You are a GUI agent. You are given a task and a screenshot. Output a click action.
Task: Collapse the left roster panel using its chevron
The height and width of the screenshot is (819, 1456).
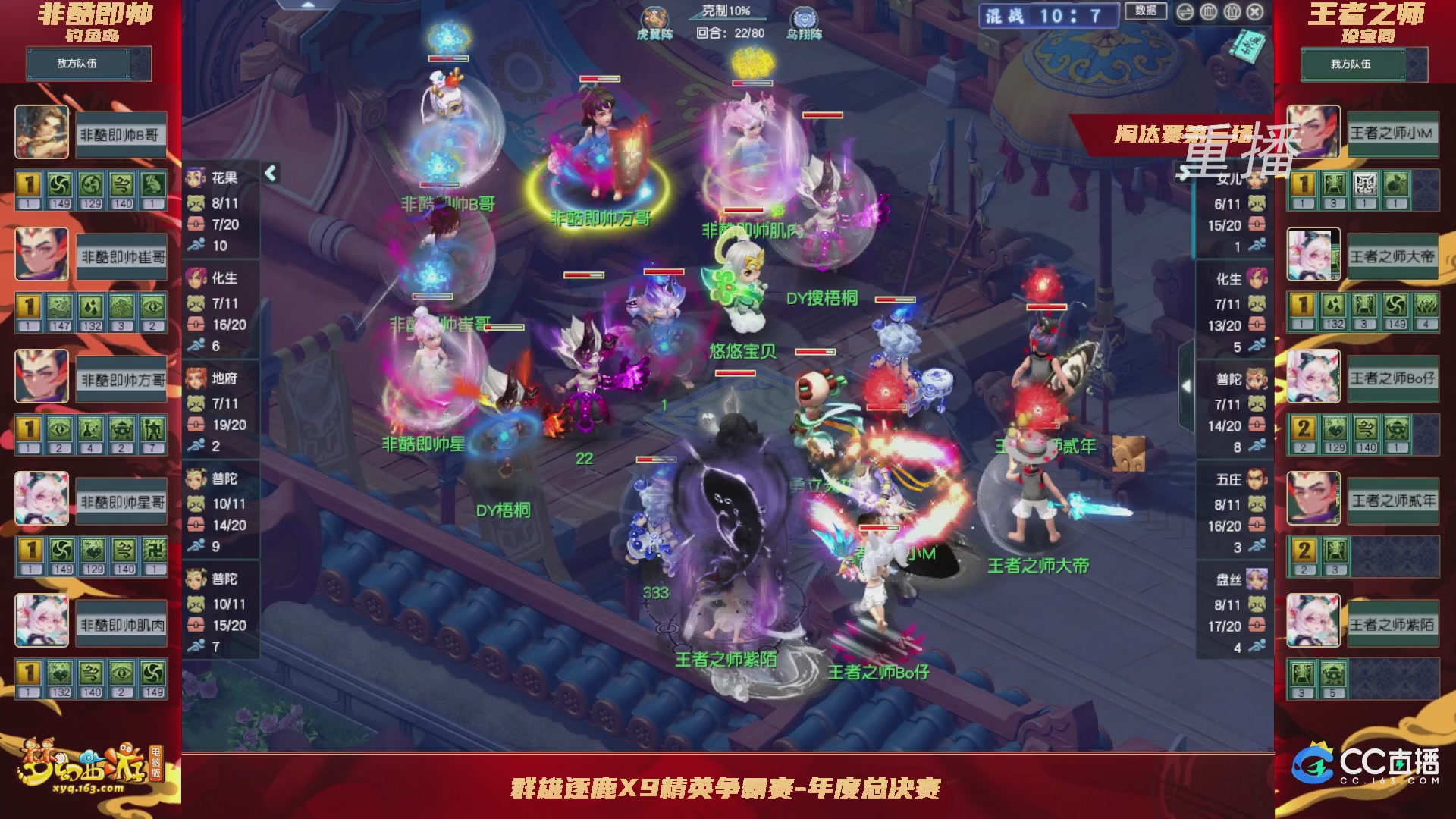[269, 173]
